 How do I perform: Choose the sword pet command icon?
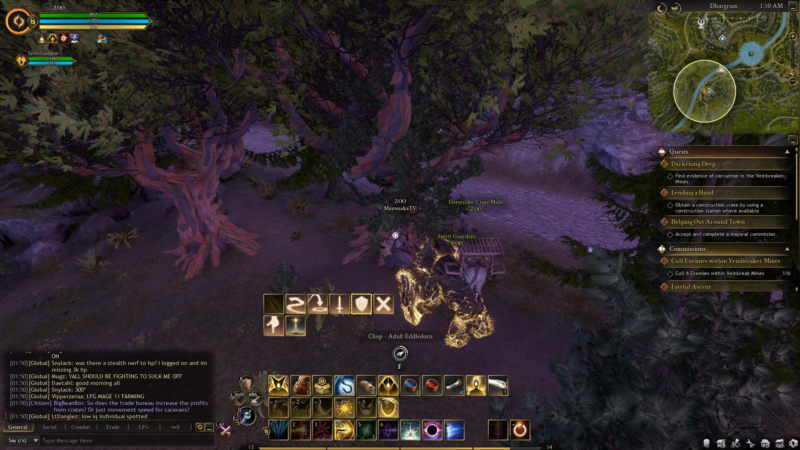coord(341,304)
